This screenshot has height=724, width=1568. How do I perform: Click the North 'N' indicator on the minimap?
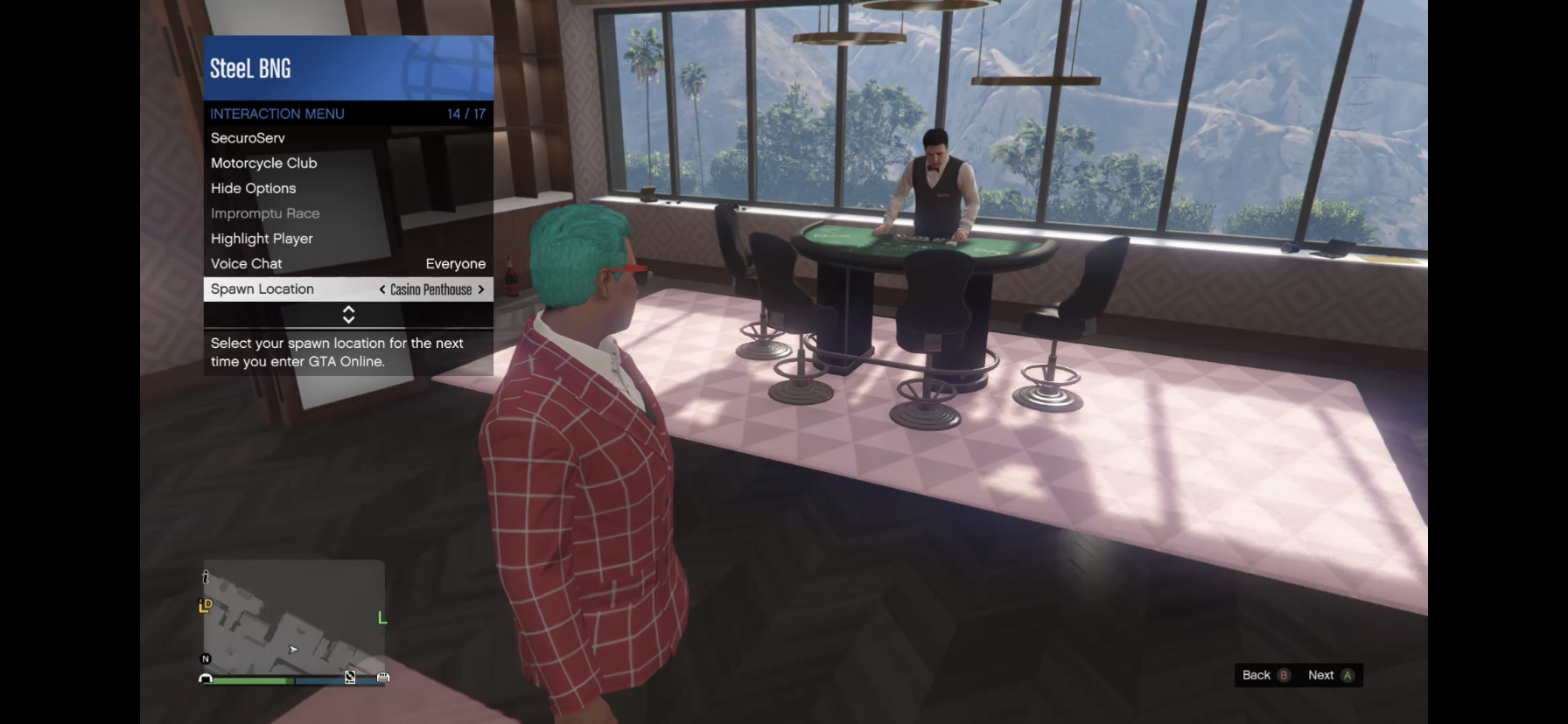[205, 658]
